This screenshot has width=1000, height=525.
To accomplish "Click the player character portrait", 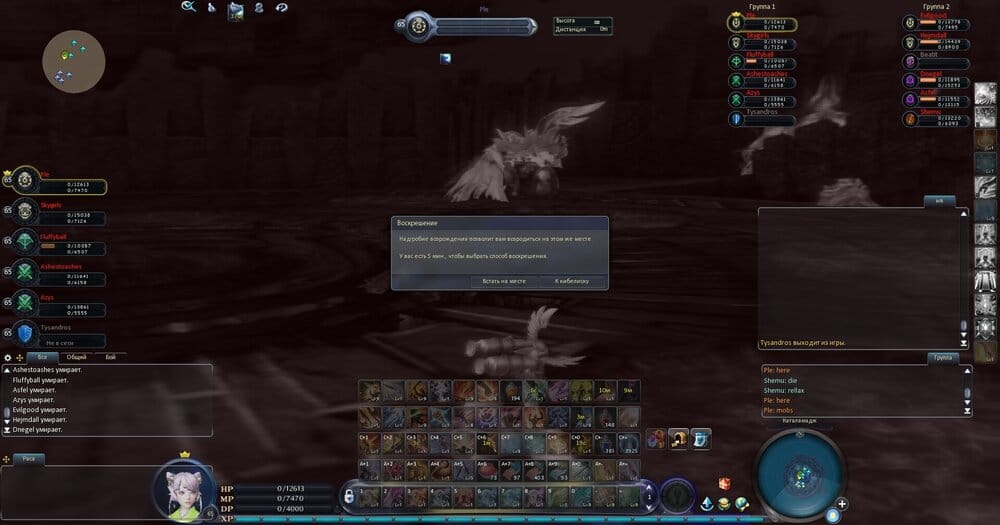I will click(183, 491).
